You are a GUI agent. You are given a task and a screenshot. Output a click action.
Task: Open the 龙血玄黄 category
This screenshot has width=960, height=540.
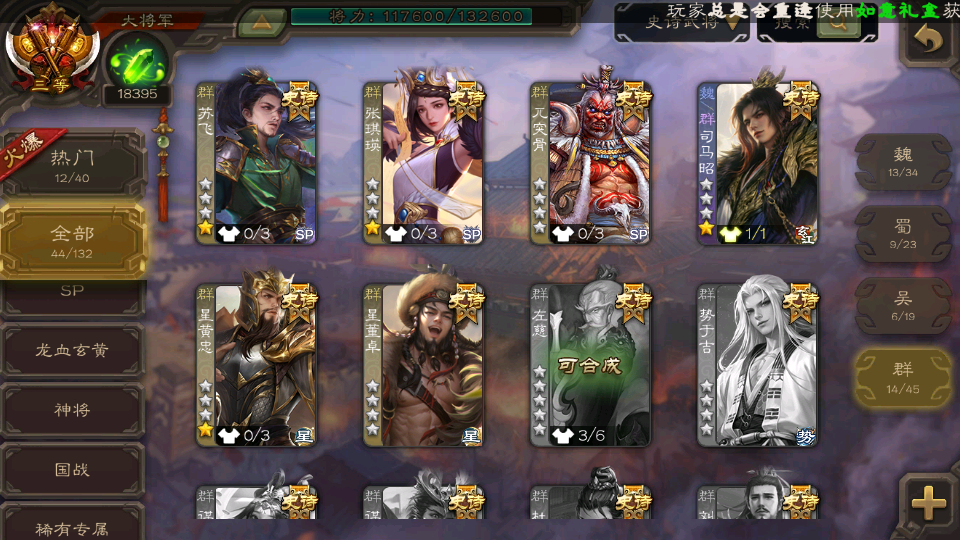click(72, 350)
